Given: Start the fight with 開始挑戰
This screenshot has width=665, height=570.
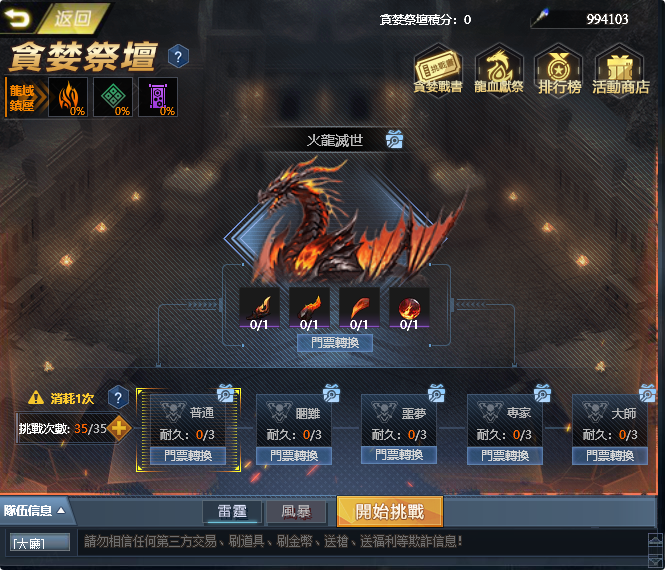Looking at the screenshot, I should 389,512.
